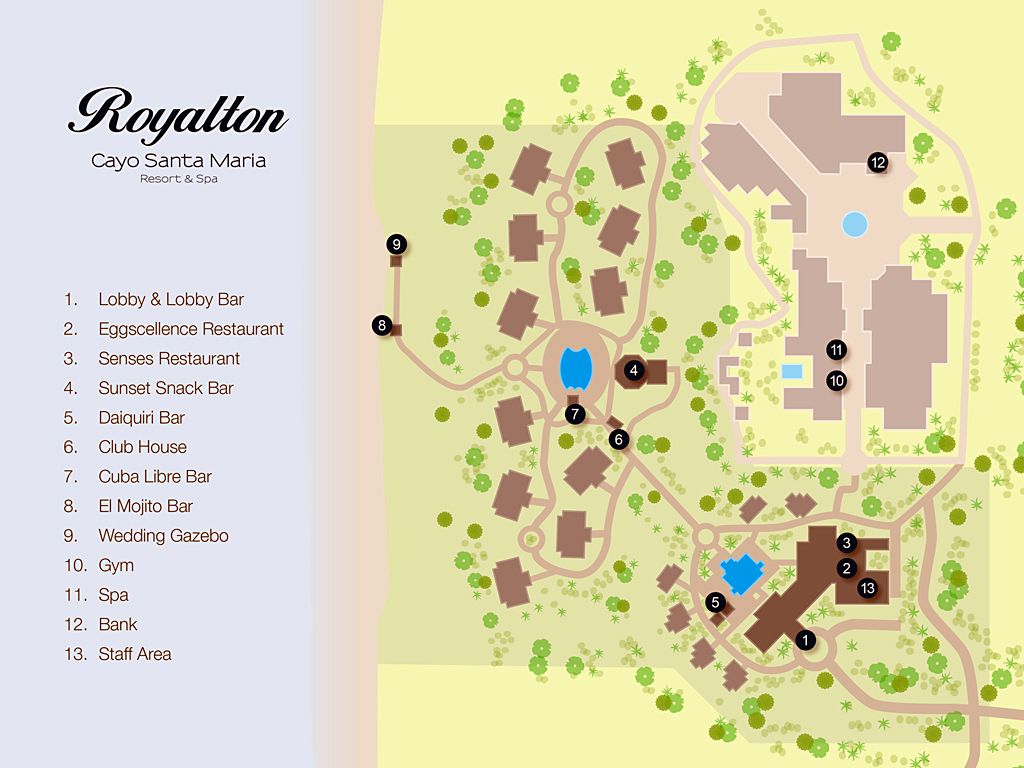Choose Eggscellence Restaurant in the legend

click(191, 329)
